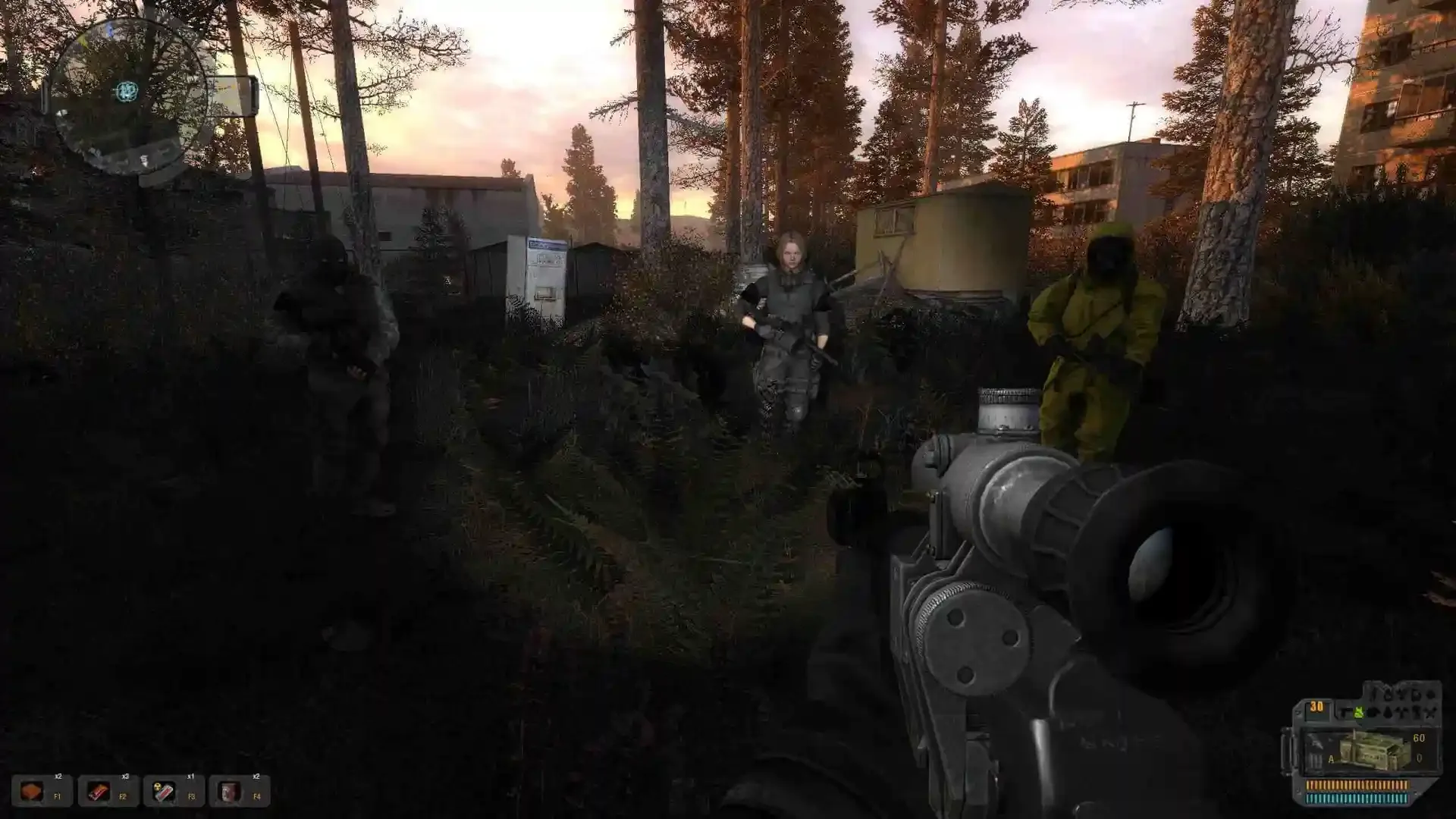
Task: Click the grenade count showing 60
Action: [x=1418, y=738]
